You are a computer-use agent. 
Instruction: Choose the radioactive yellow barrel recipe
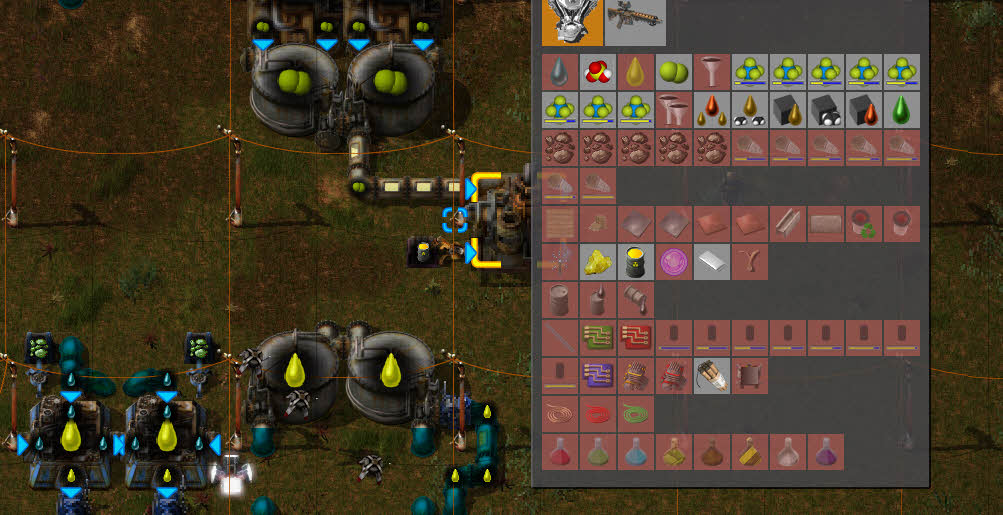pos(636,262)
